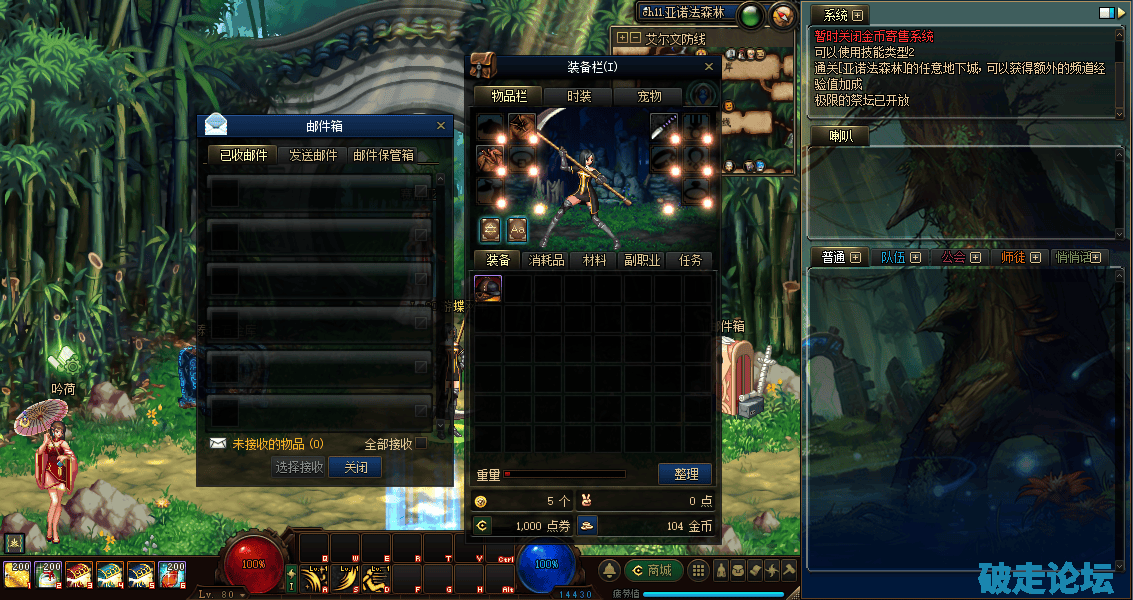Select the helmet item in inventory
Screen dimensions: 1133x600
click(488, 288)
